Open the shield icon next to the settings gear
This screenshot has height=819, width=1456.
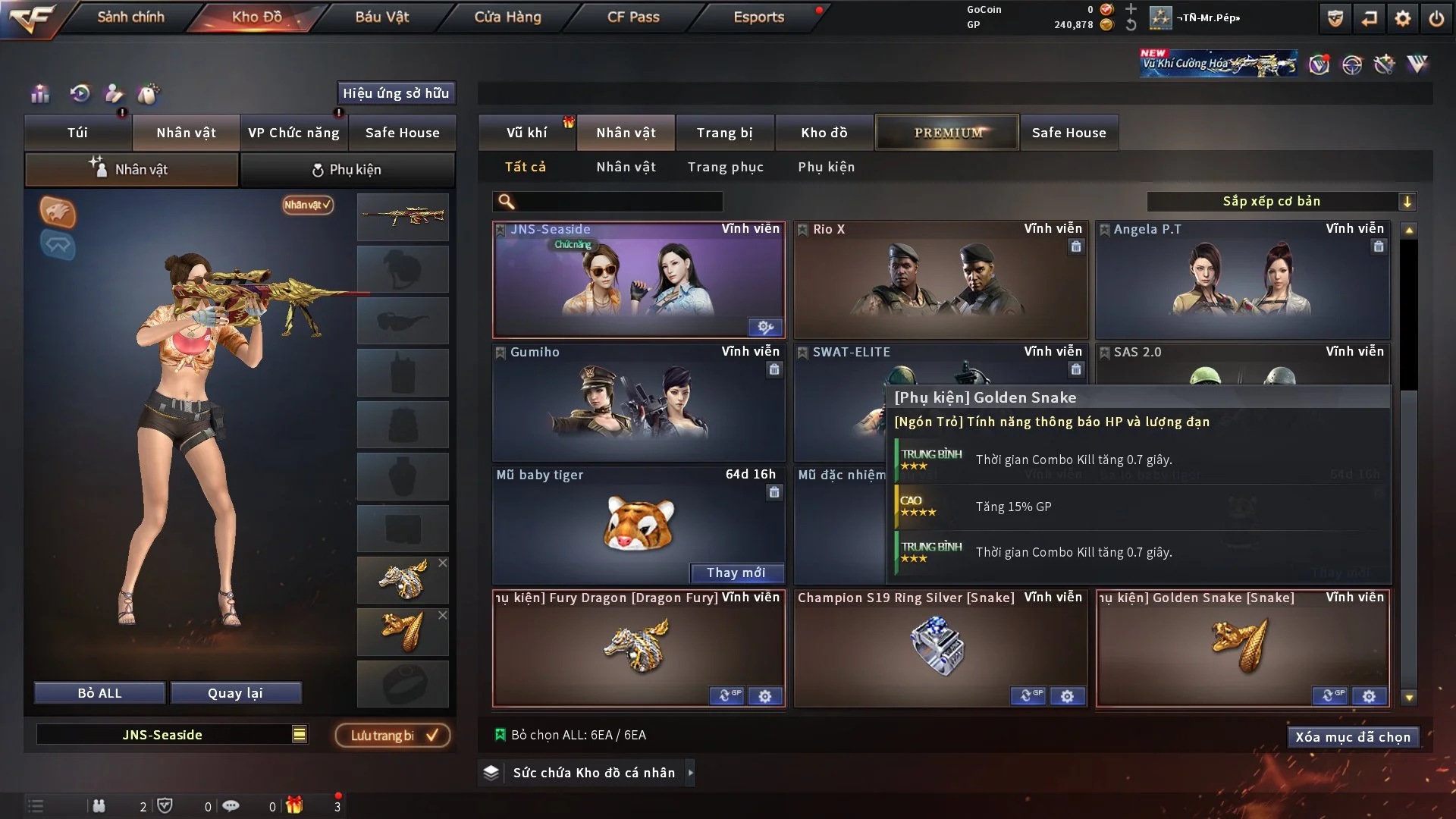point(1334,17)
